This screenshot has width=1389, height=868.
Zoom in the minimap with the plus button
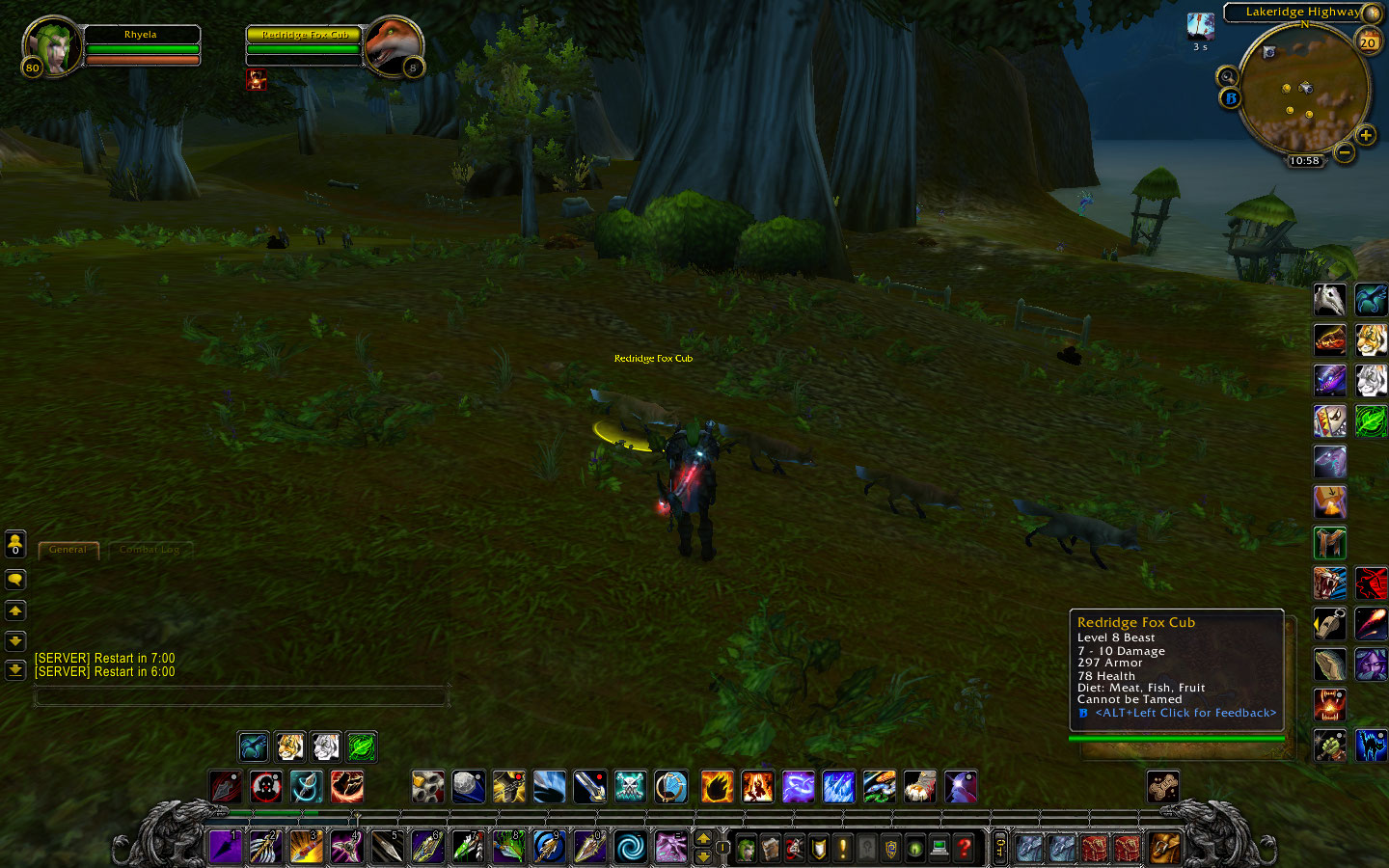[1366, 136]
